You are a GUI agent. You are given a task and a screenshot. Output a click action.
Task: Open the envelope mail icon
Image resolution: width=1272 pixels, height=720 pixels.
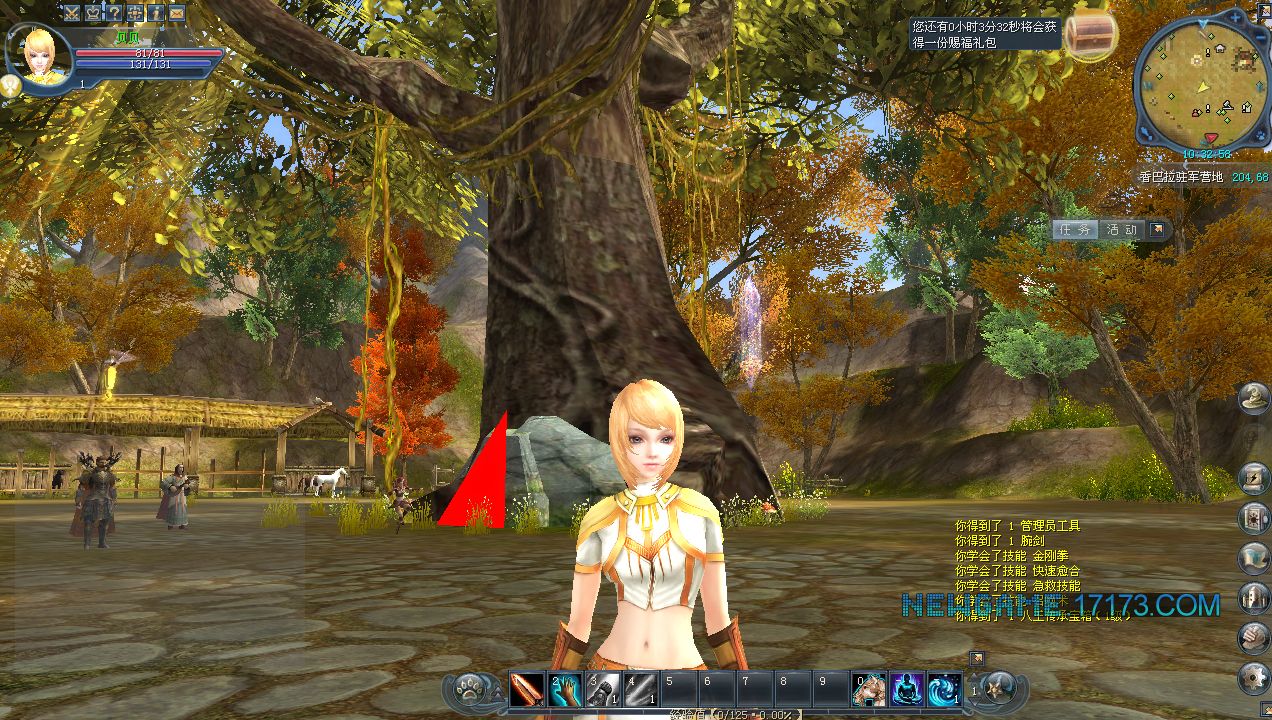(177, 13)
